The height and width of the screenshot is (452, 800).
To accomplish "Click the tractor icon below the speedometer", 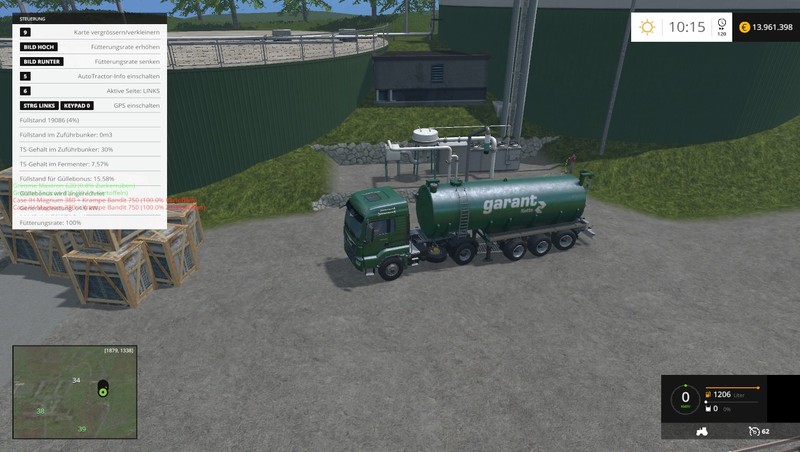I will pyautogui.click(x=701, y=432).
